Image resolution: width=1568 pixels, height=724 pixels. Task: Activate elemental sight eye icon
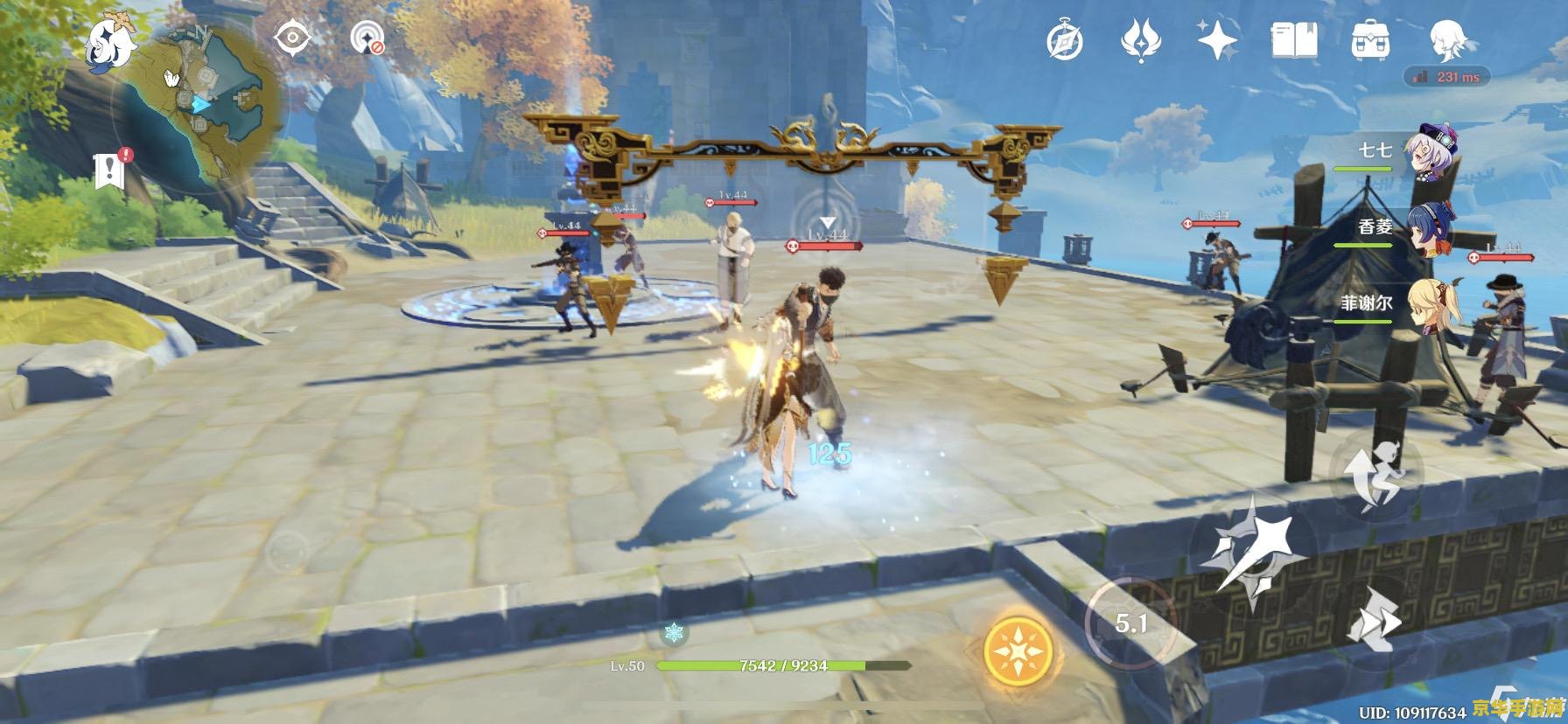point(292,39)
